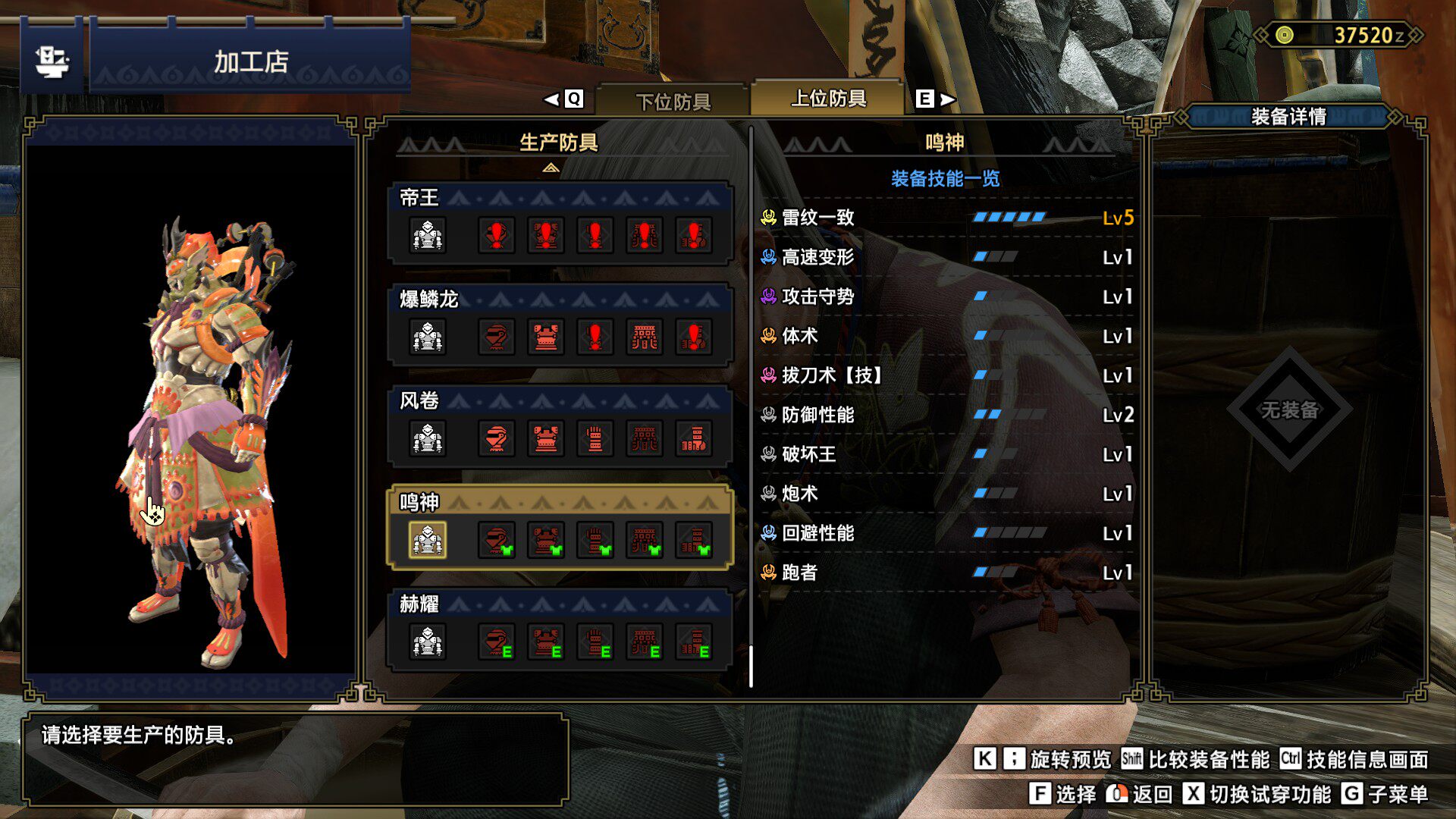The height and width of the screenshot is (819, 1456).
Task: Pick the 爆鳞龙 waist armor piece
Action: click(x=645, y=337)
